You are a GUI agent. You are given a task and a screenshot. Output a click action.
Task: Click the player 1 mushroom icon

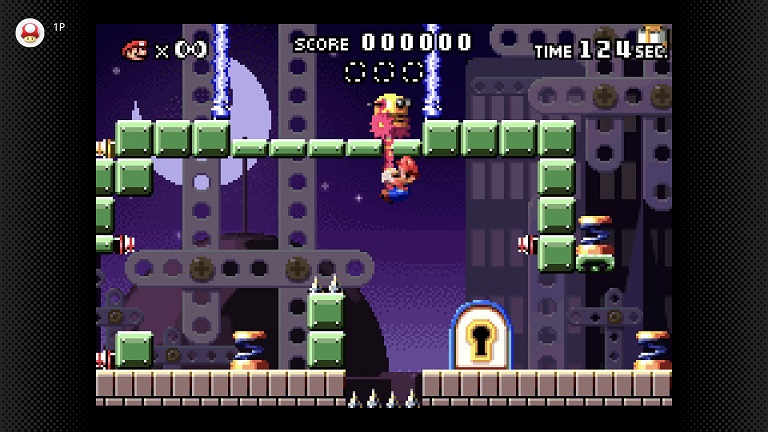[30, 32]
